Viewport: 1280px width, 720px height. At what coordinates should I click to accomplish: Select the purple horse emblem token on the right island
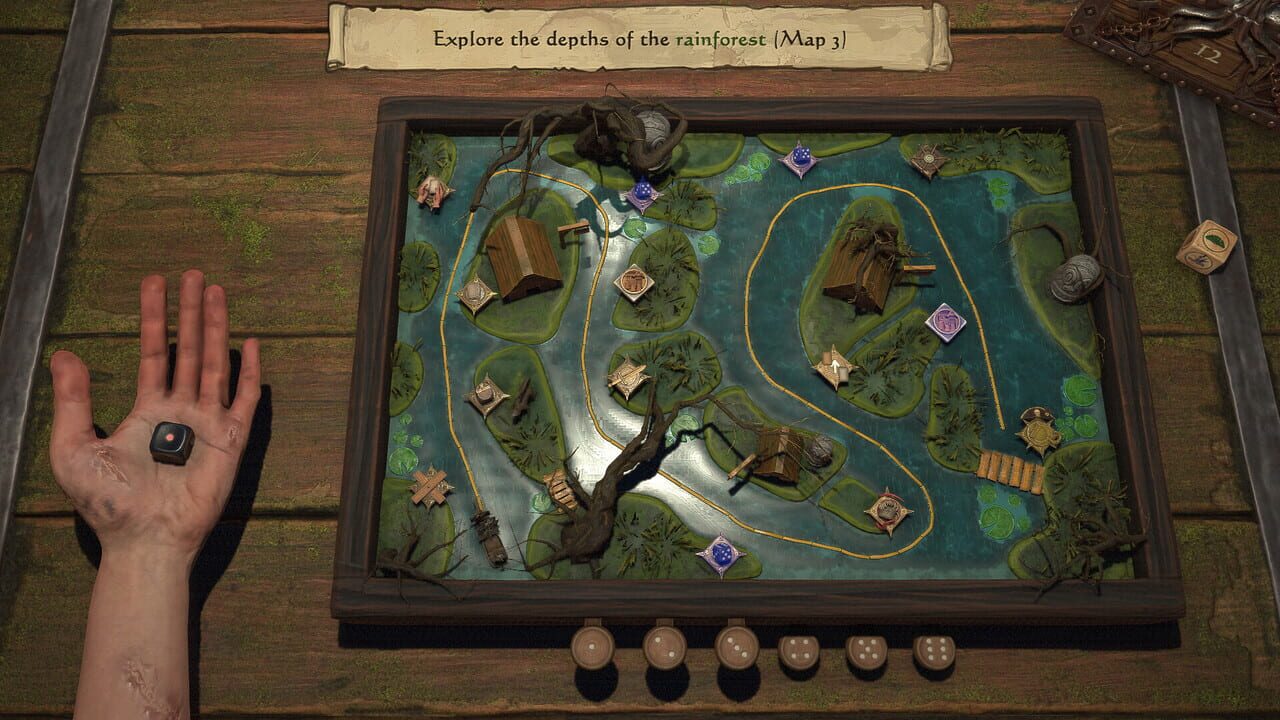tap(946, 321)
